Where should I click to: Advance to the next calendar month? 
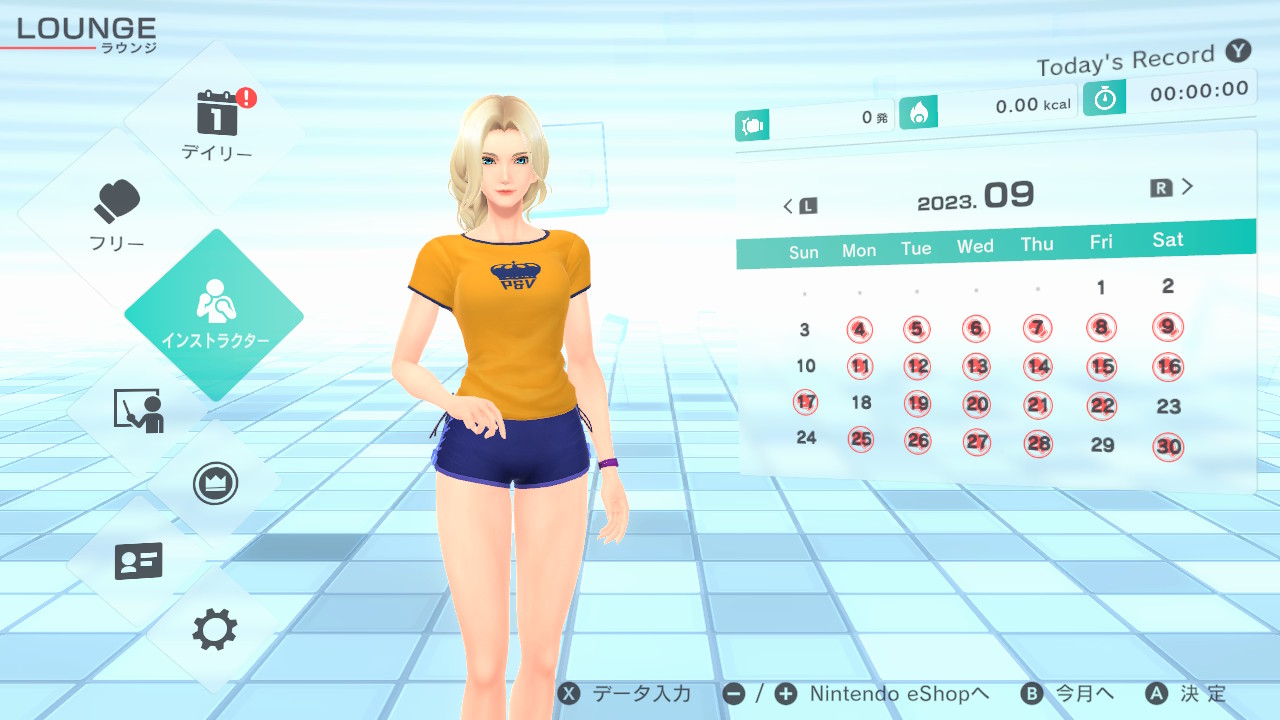pos(1173,187)
